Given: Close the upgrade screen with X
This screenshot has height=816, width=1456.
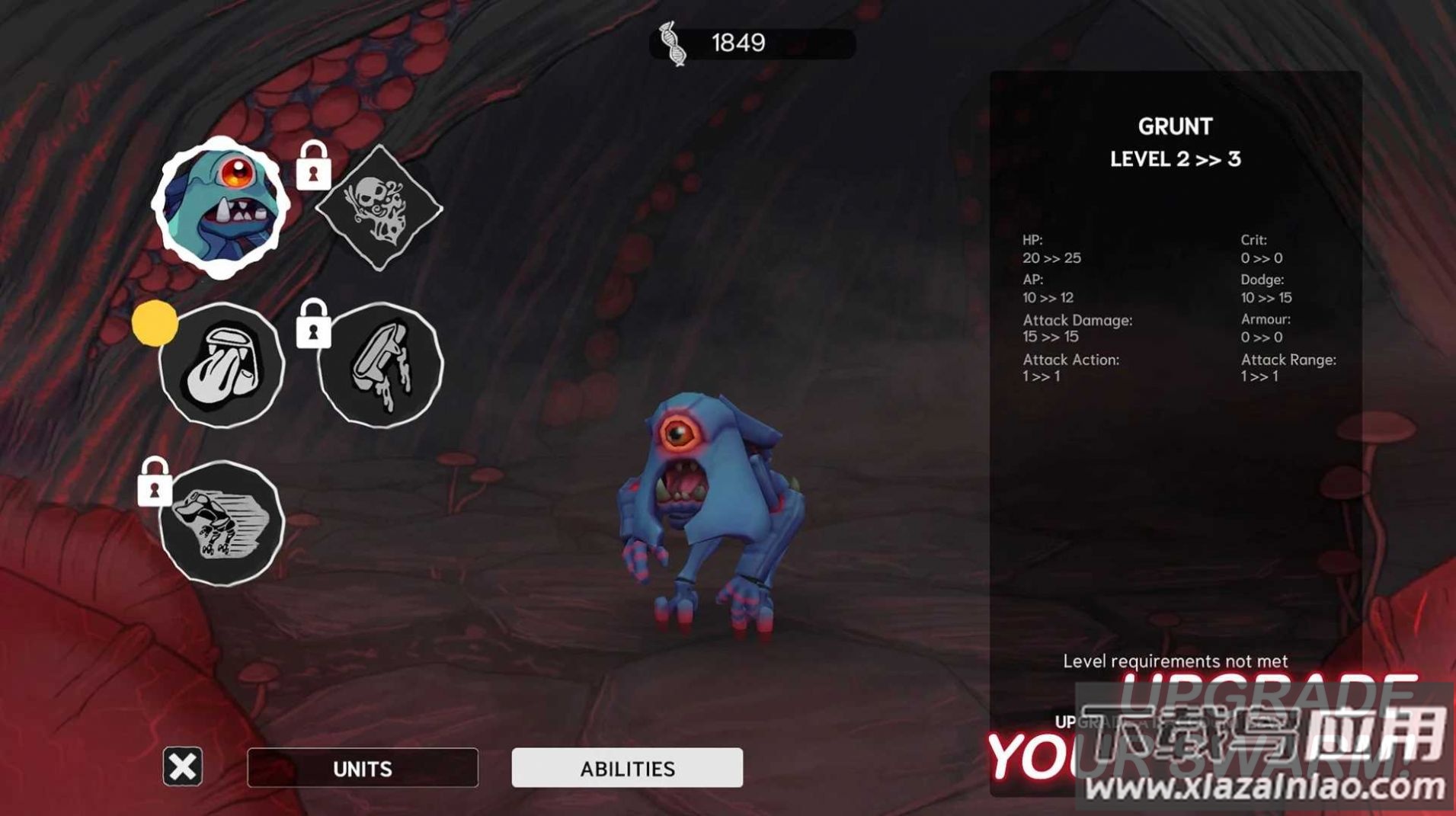Looking at the screenshot, I should pos(183,766).
